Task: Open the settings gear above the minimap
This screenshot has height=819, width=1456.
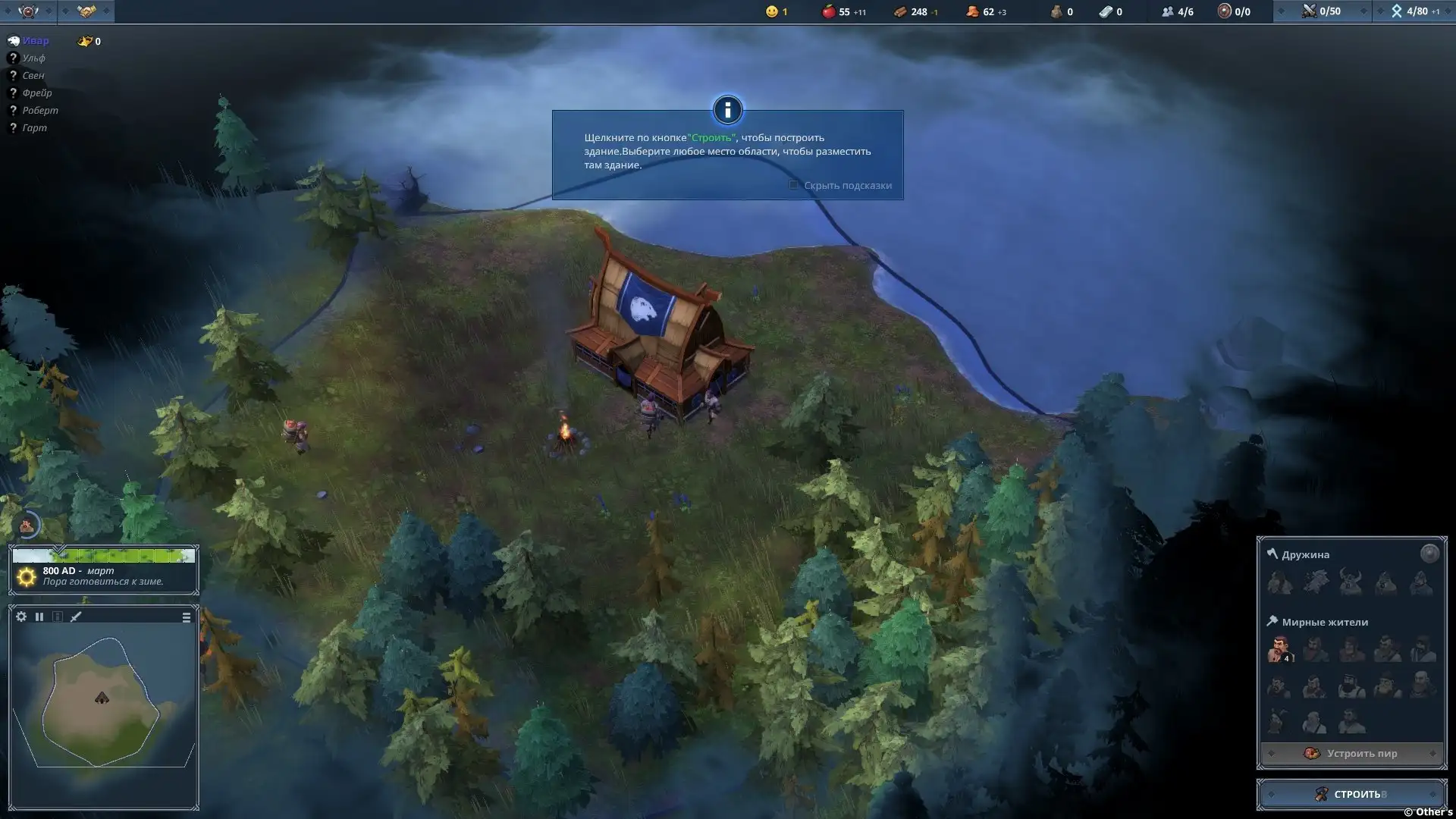Action: (21, 617)
